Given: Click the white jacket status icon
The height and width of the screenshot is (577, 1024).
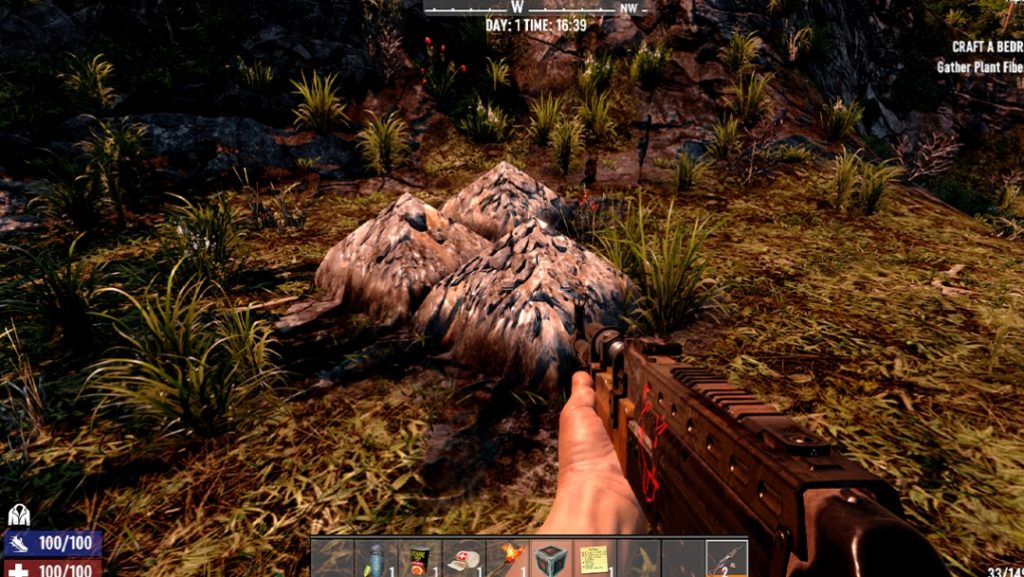Looking at the screenshot, I should (x=19, y=515).
